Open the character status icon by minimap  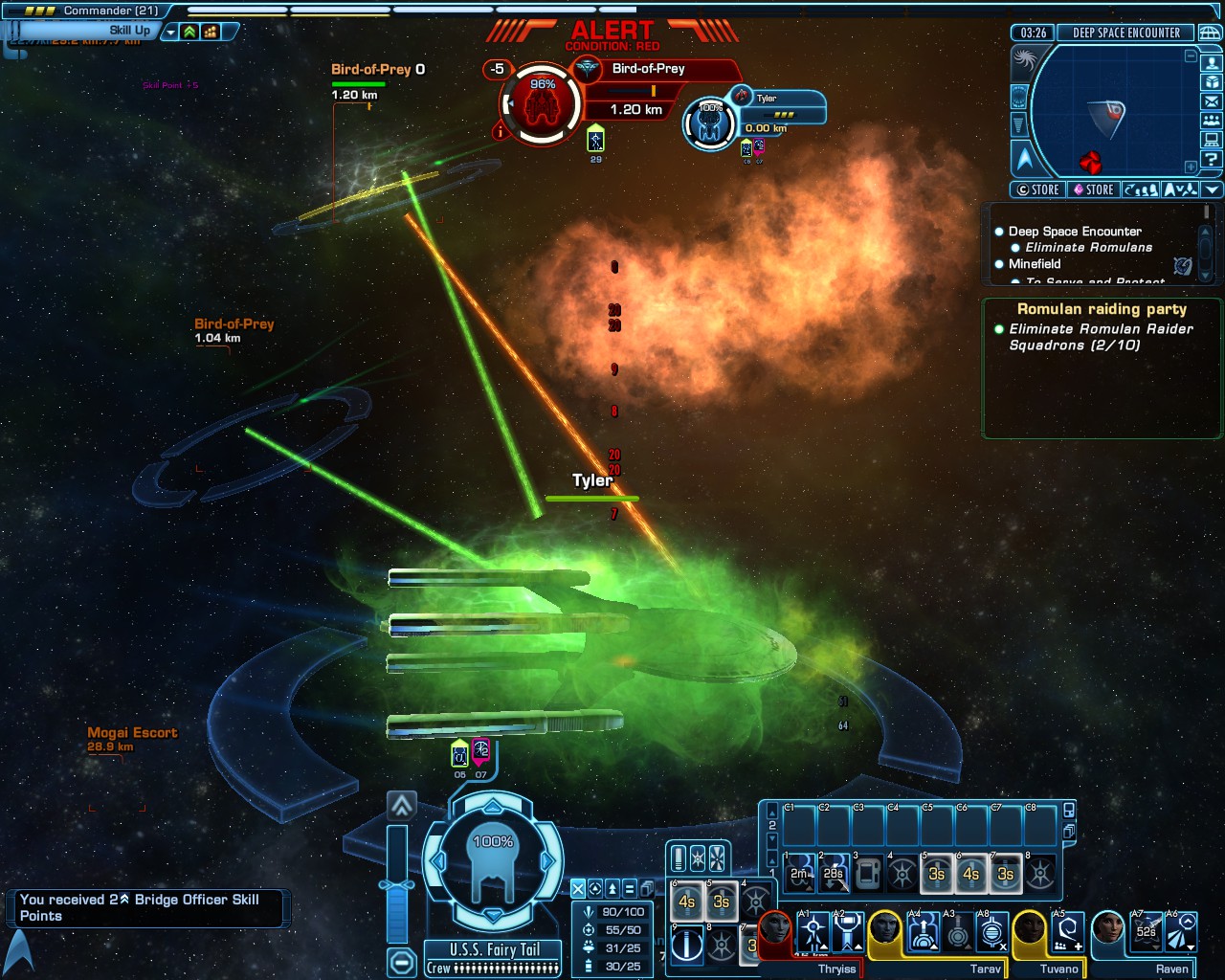1212,62
